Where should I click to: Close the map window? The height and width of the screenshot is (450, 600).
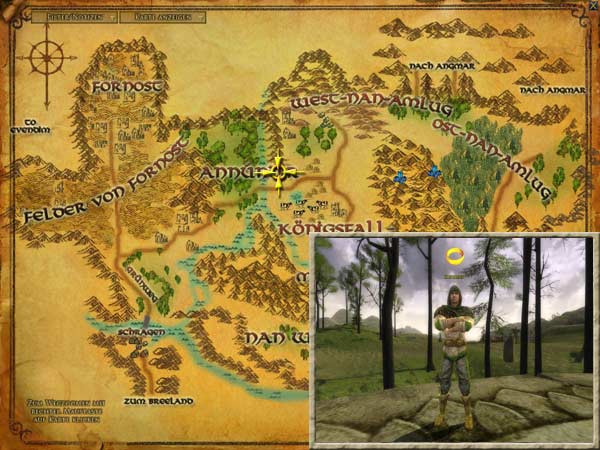pyautogui.click(x=593, y=6)
